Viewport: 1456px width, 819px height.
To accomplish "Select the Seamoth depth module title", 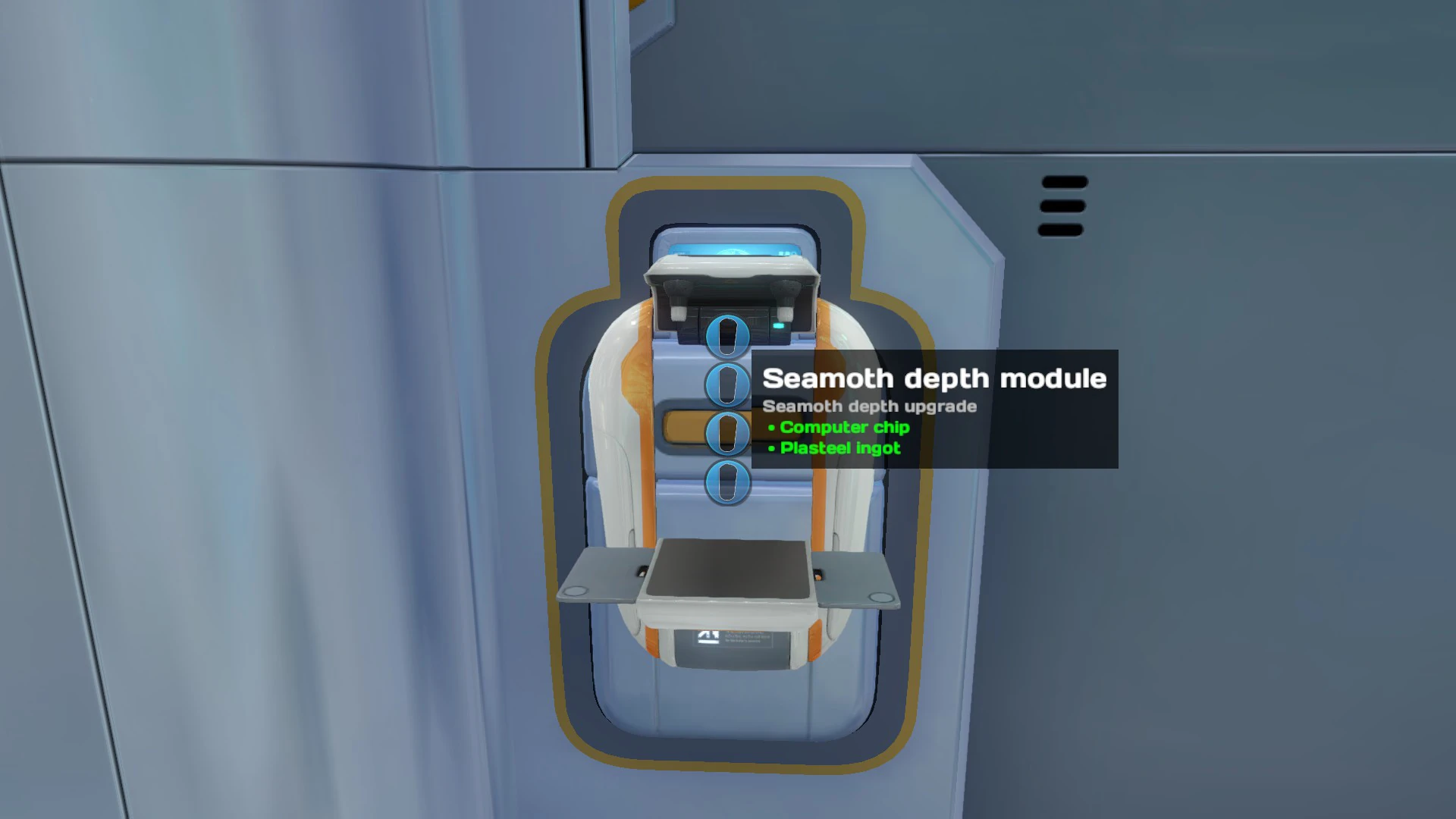I will [x=936, y=378].
